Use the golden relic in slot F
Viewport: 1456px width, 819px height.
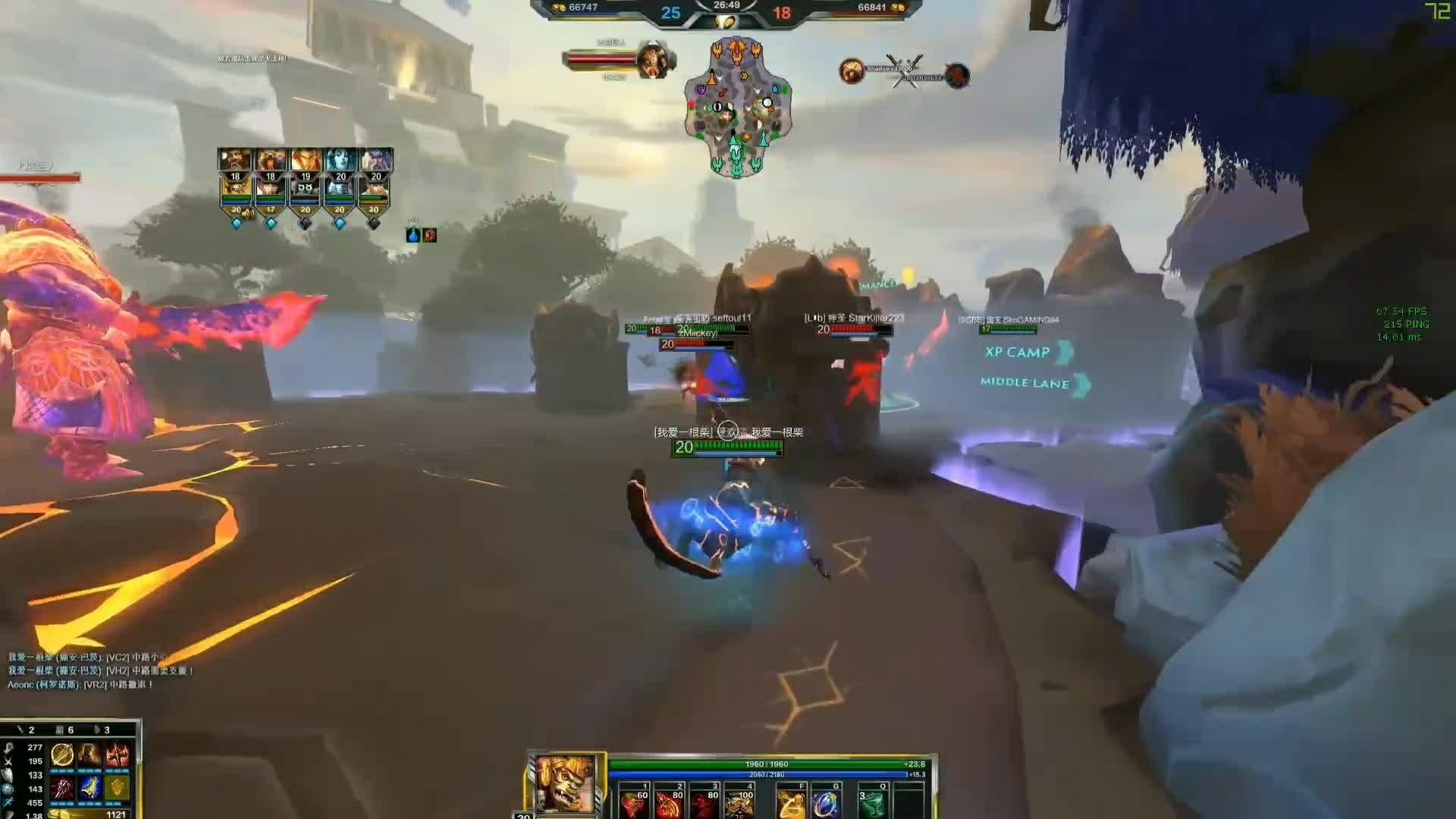(x=790, y=802)
